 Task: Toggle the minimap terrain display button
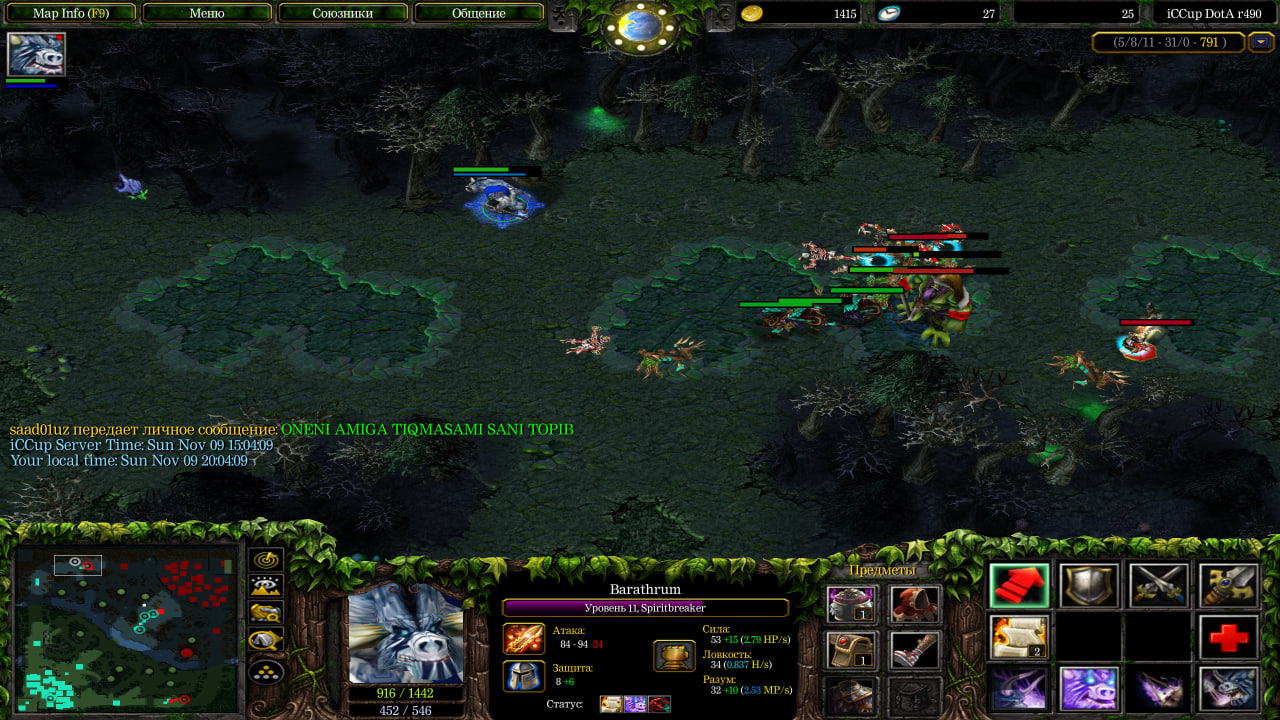tap(266, 587)
